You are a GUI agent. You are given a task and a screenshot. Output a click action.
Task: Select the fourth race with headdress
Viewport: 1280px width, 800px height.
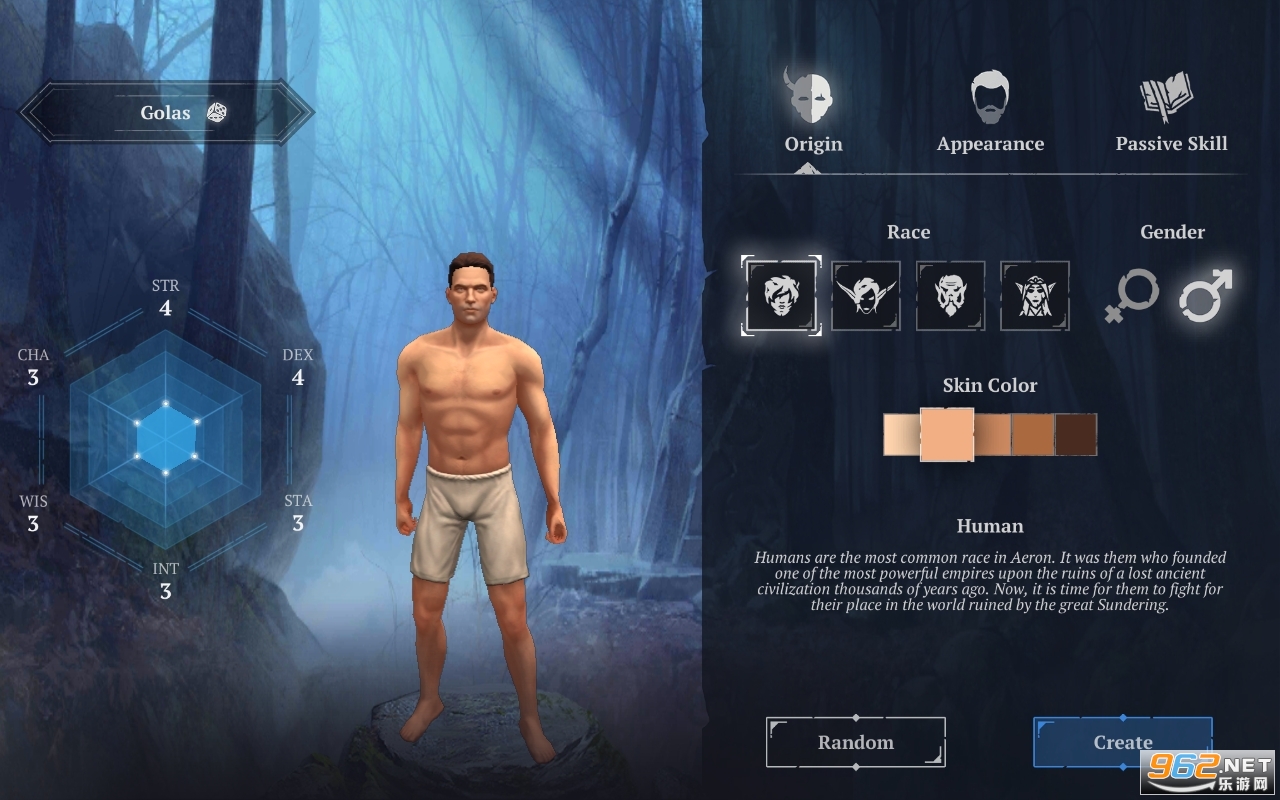(x=1035, y=296)
